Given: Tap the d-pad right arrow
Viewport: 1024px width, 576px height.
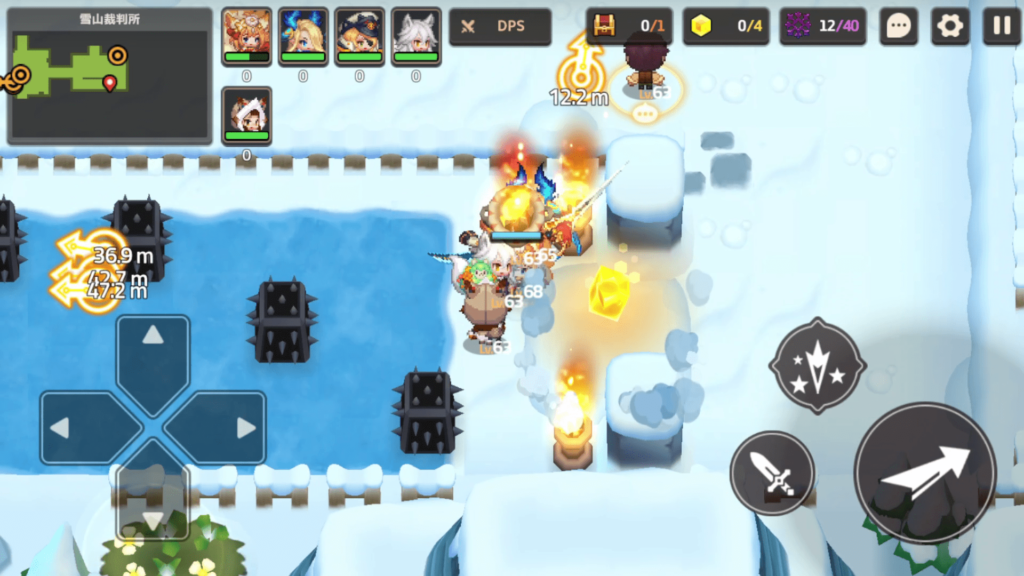Looking at the screenshot, I should [226, 428].
